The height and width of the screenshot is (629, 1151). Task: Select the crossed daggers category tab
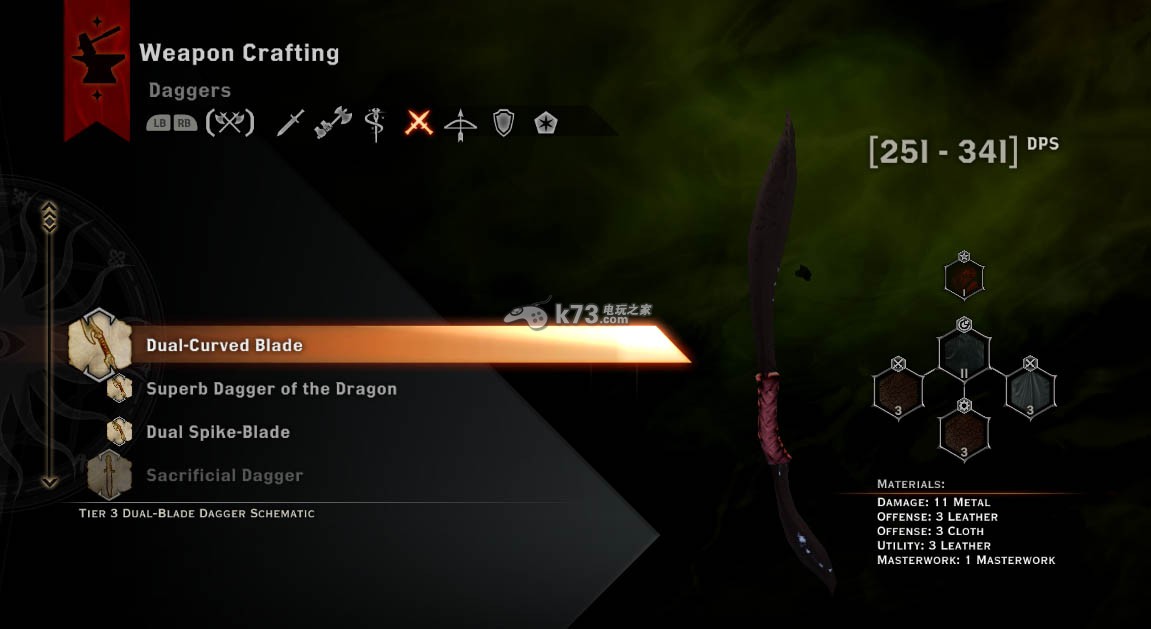point(419,123)
